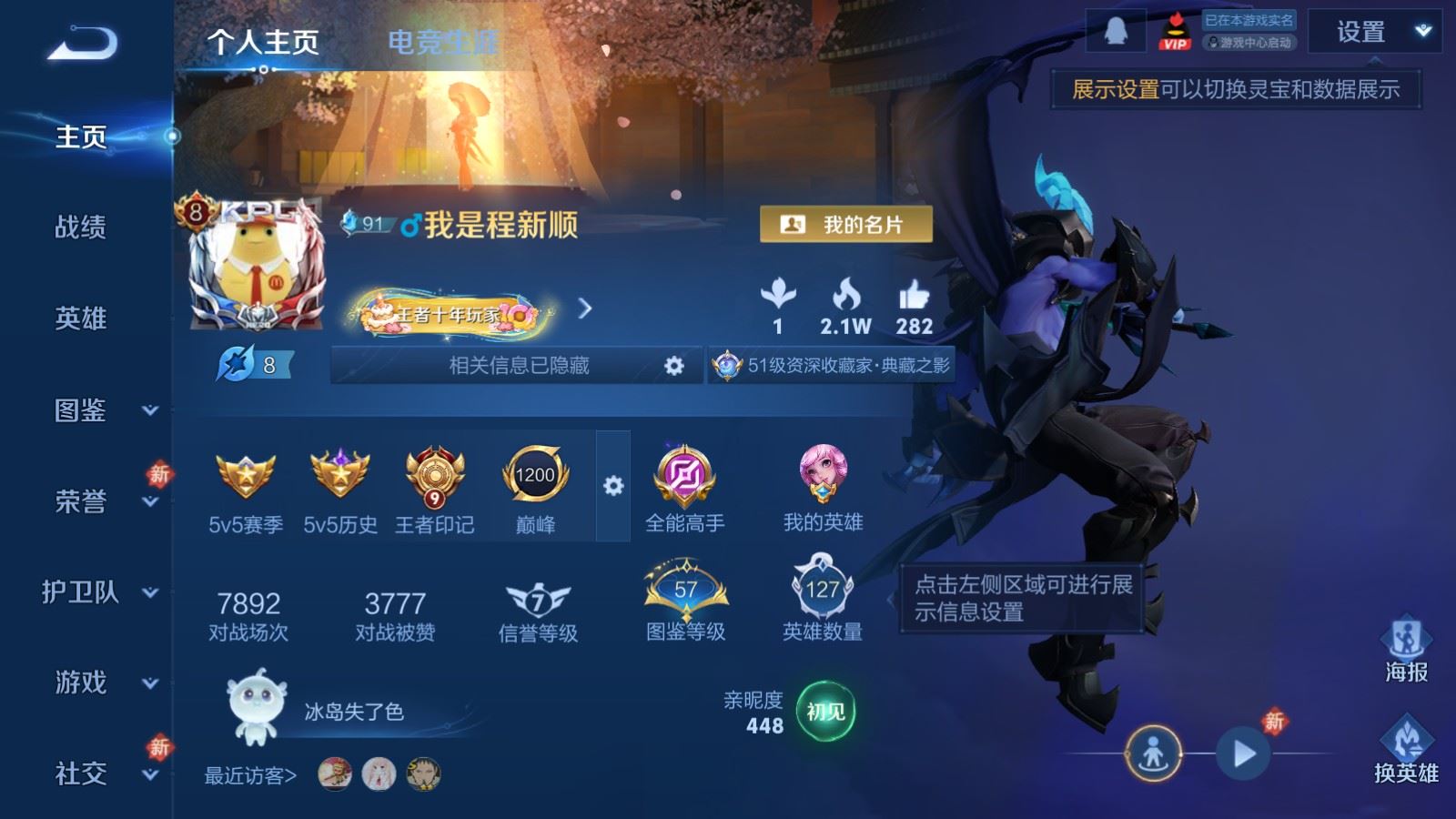Play the hero showcase animation
The image size is (1456, 819).
(1243, 753)
